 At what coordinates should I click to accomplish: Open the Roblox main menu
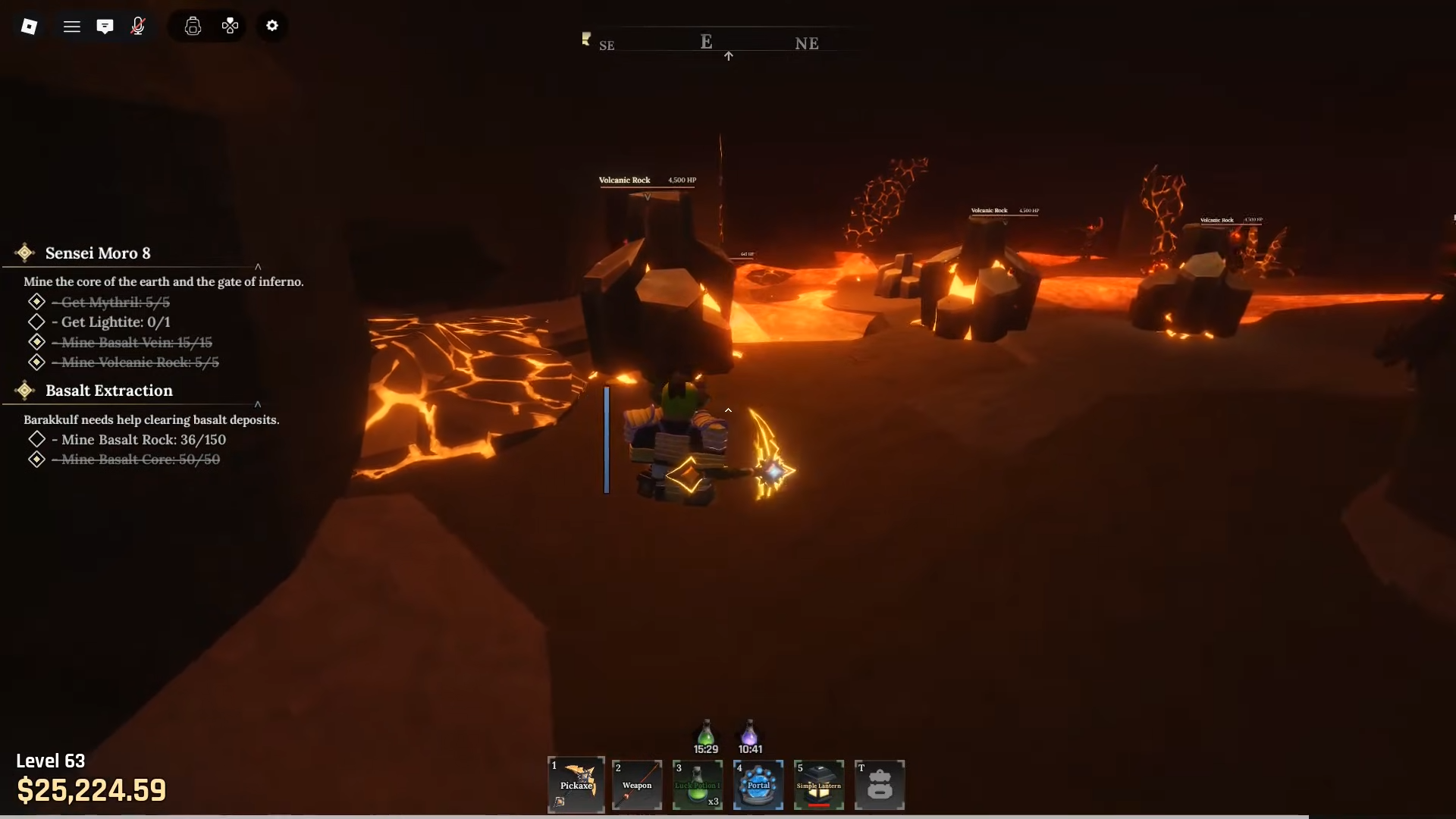click(72, 25)
